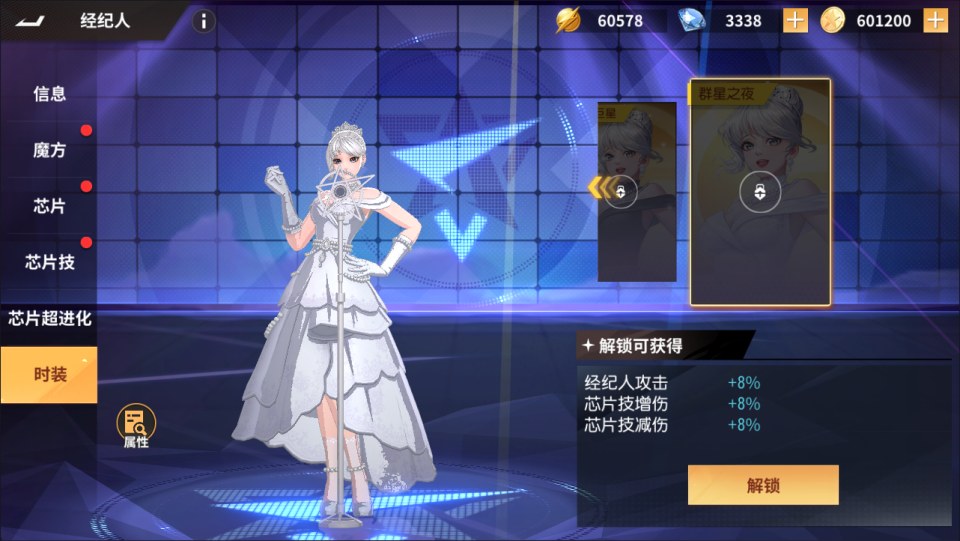Add more diamonds with the plus button
Screen dimensions: 960x541
795,21
